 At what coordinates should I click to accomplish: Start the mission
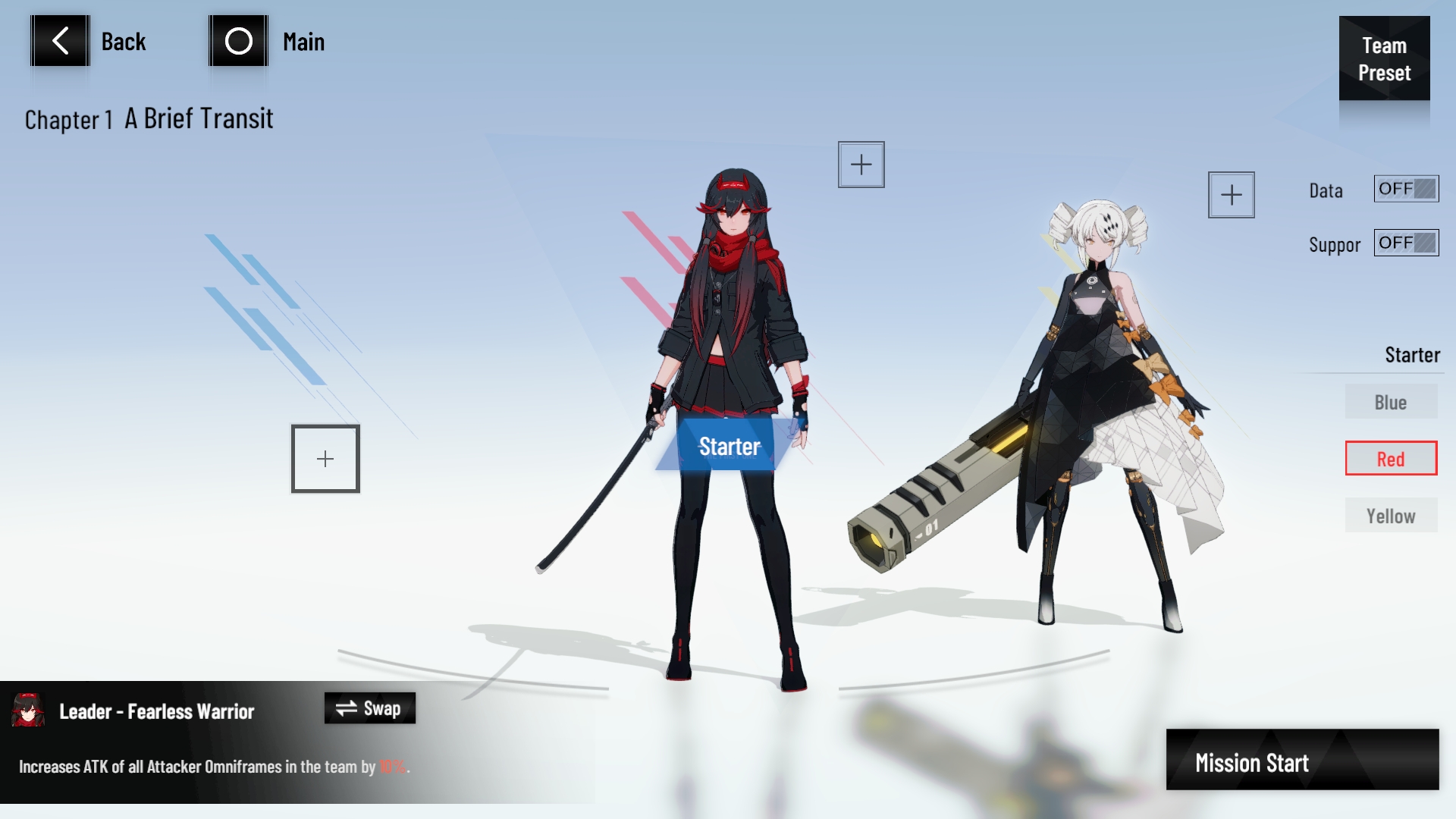tap(1302, 761)
